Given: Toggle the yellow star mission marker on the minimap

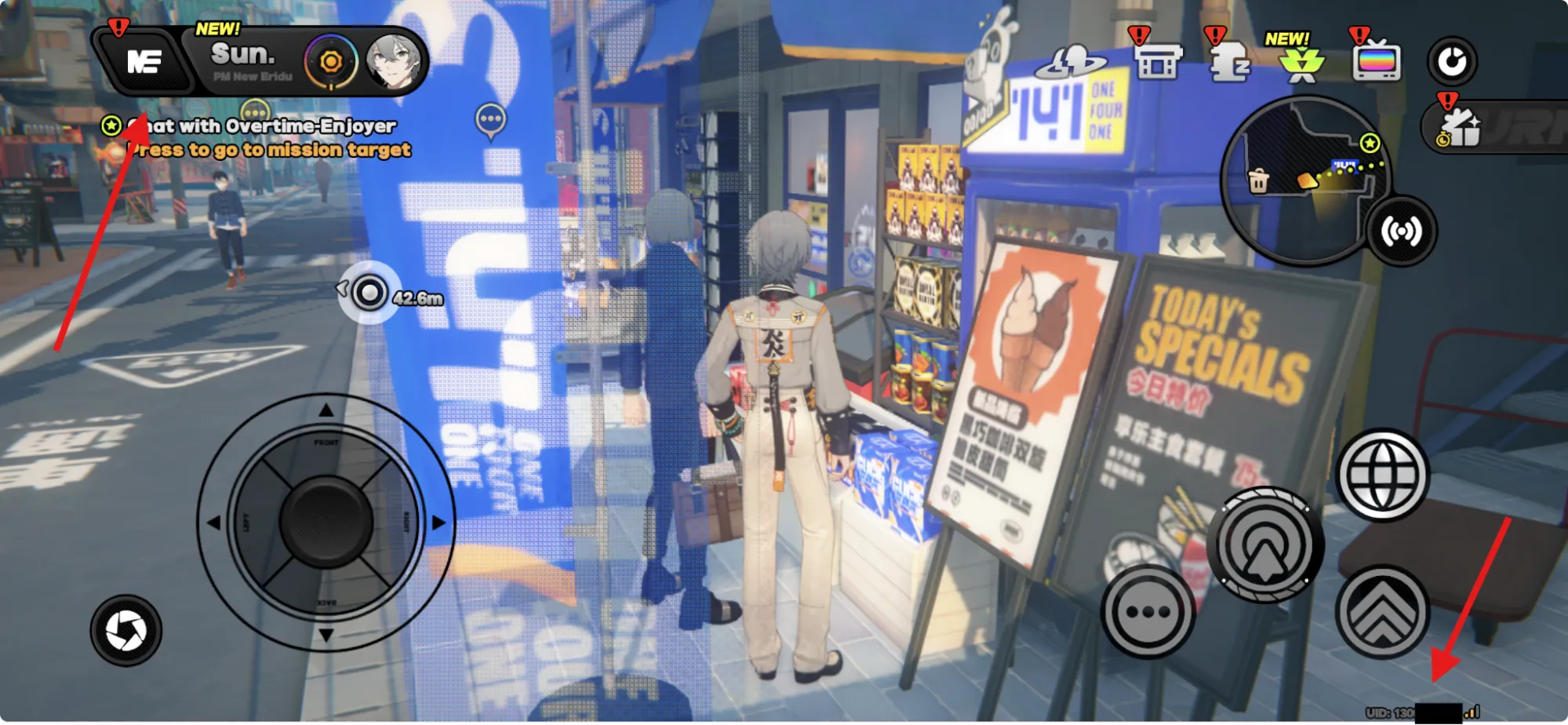Looking at the screenshot, I should point(1369,144).
